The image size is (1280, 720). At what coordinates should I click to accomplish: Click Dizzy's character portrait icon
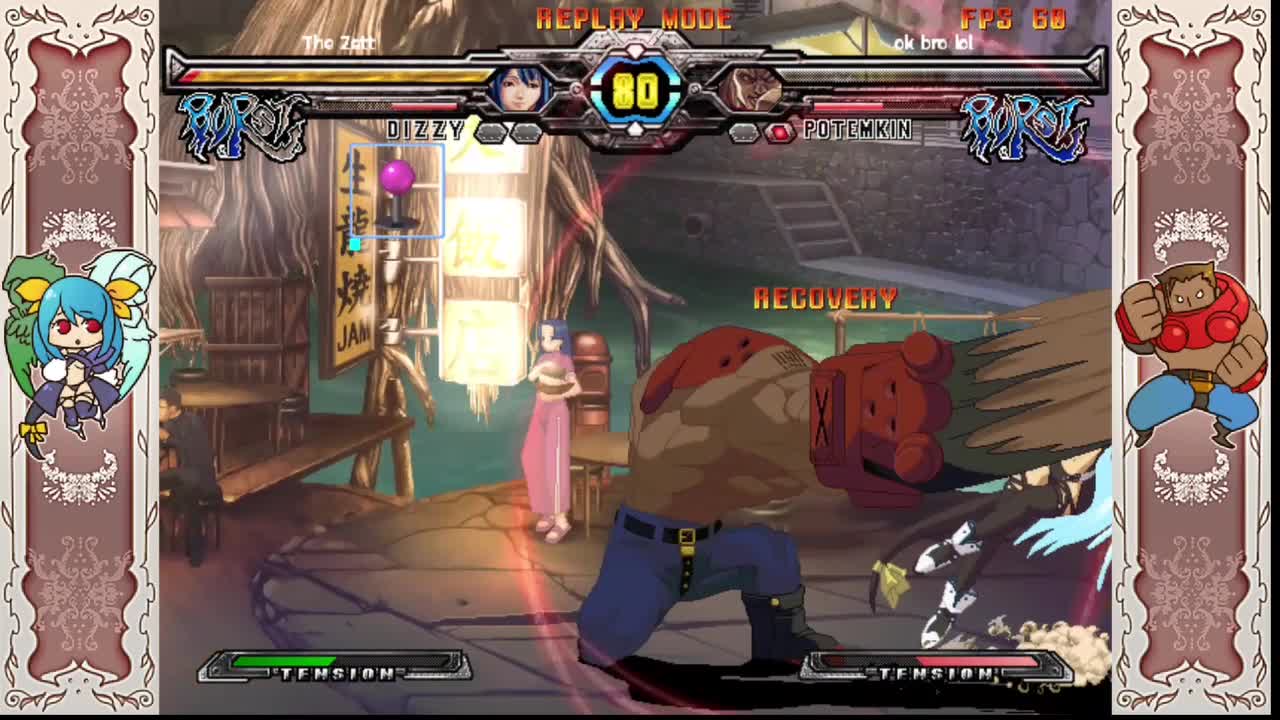pyautogui.click(x=519, y=90)
